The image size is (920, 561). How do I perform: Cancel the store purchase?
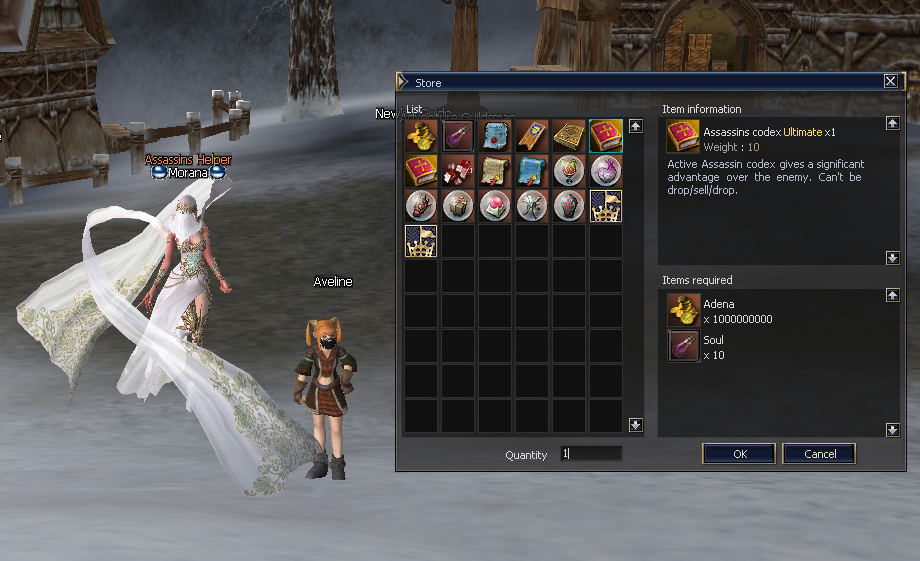click(819, 454)
